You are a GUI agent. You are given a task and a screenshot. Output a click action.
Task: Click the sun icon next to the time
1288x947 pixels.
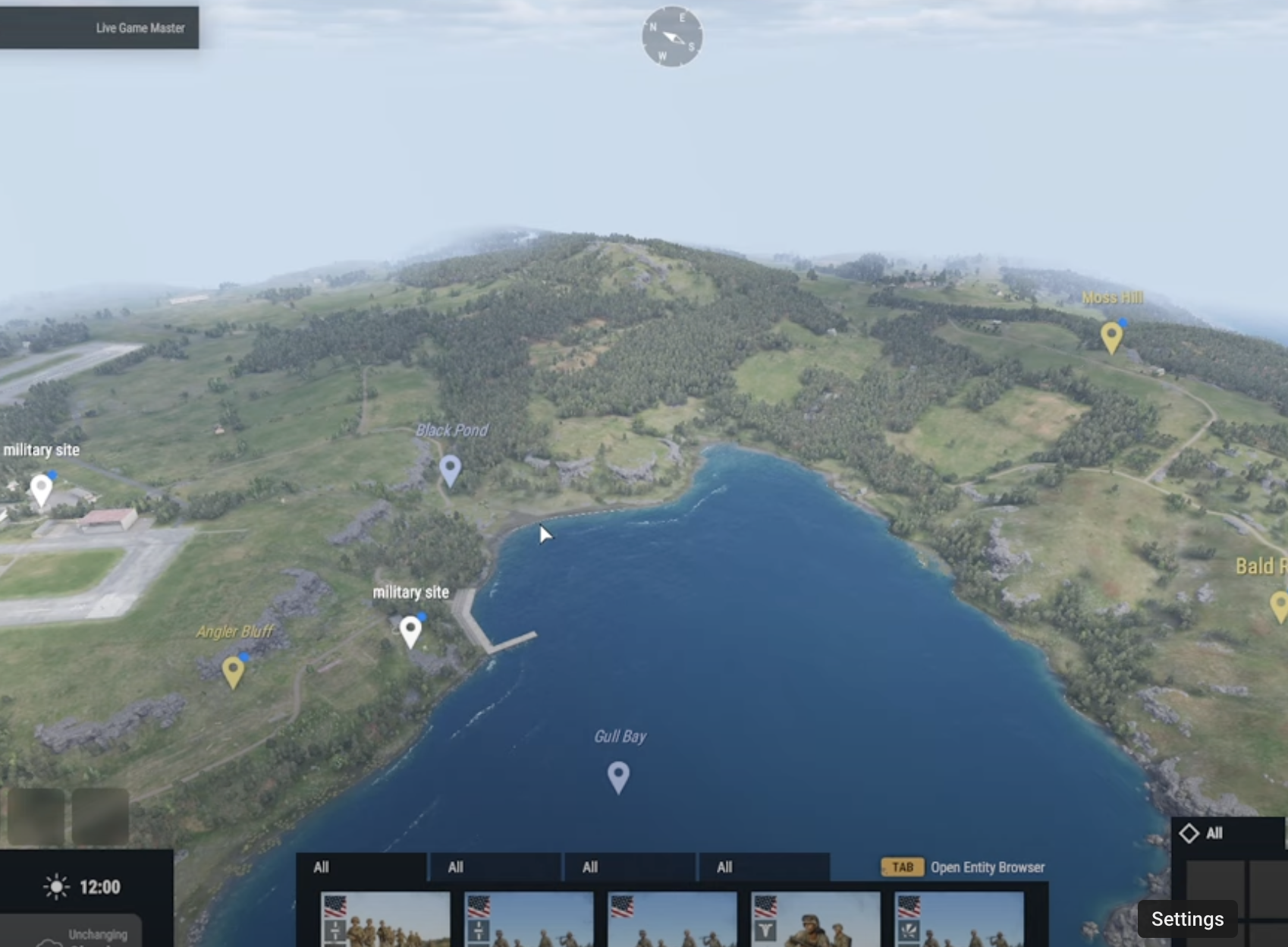tap(55, 886)
